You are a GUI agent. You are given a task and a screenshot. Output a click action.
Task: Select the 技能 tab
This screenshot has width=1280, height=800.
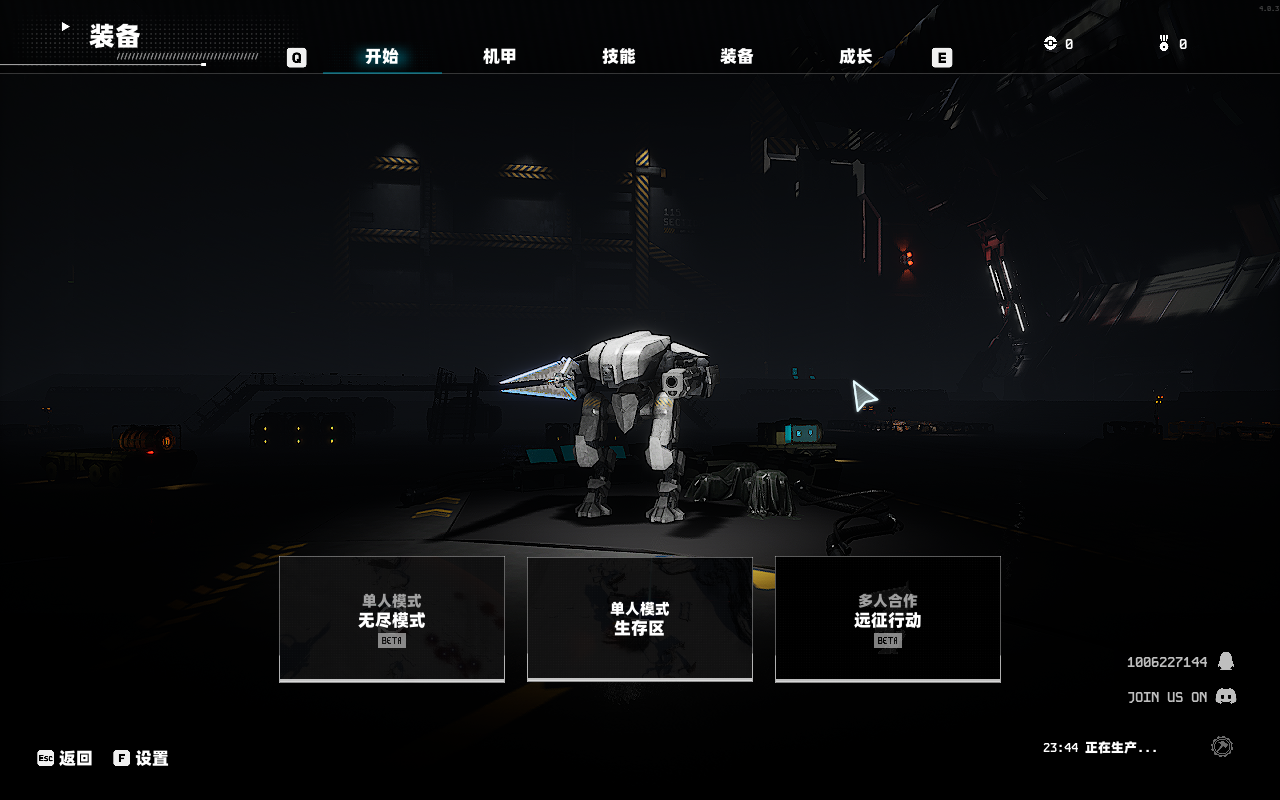pos(618,57)
